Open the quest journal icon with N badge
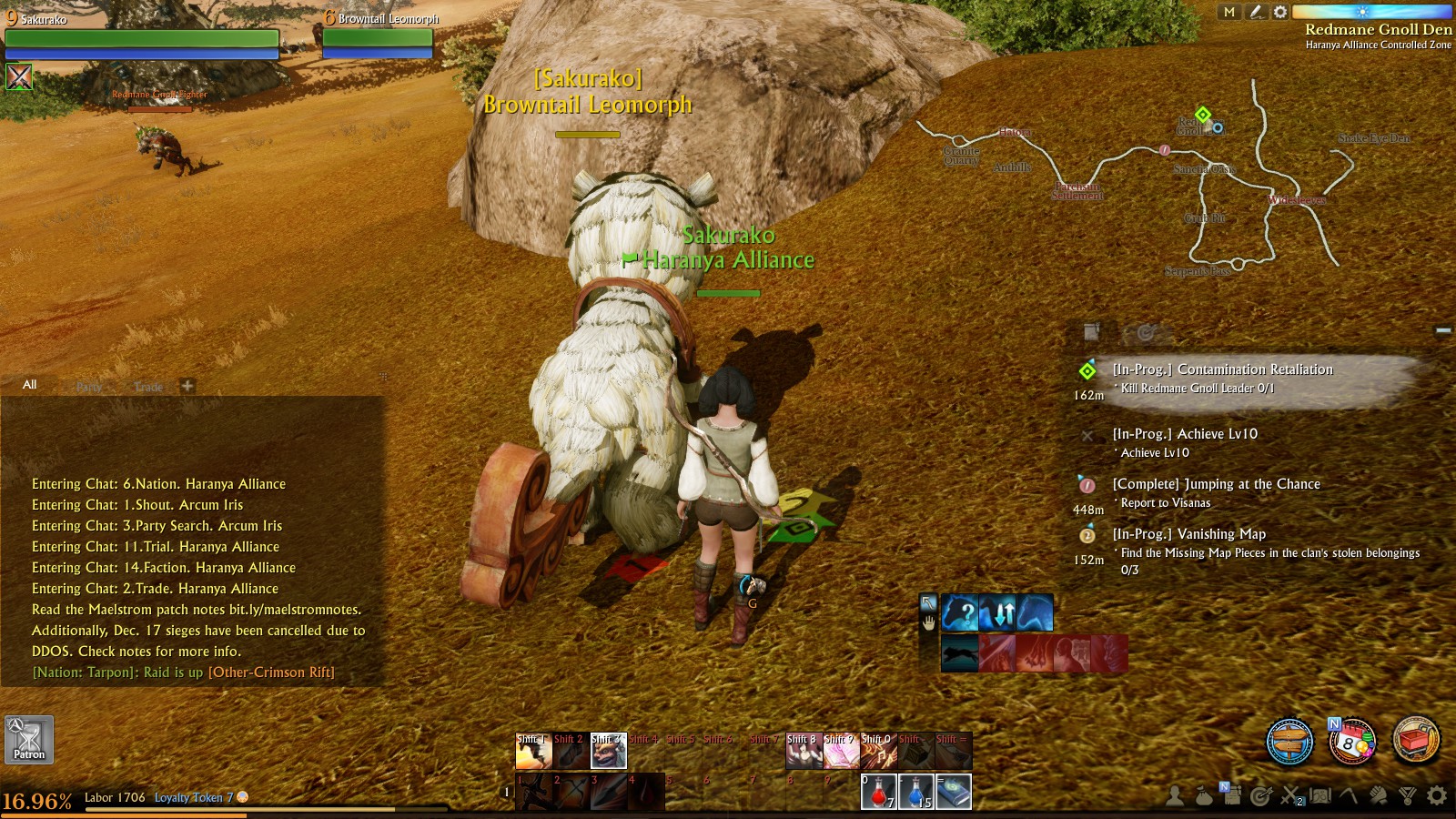The height and width of the screenshot is (819, 1456). (1232, 796)
